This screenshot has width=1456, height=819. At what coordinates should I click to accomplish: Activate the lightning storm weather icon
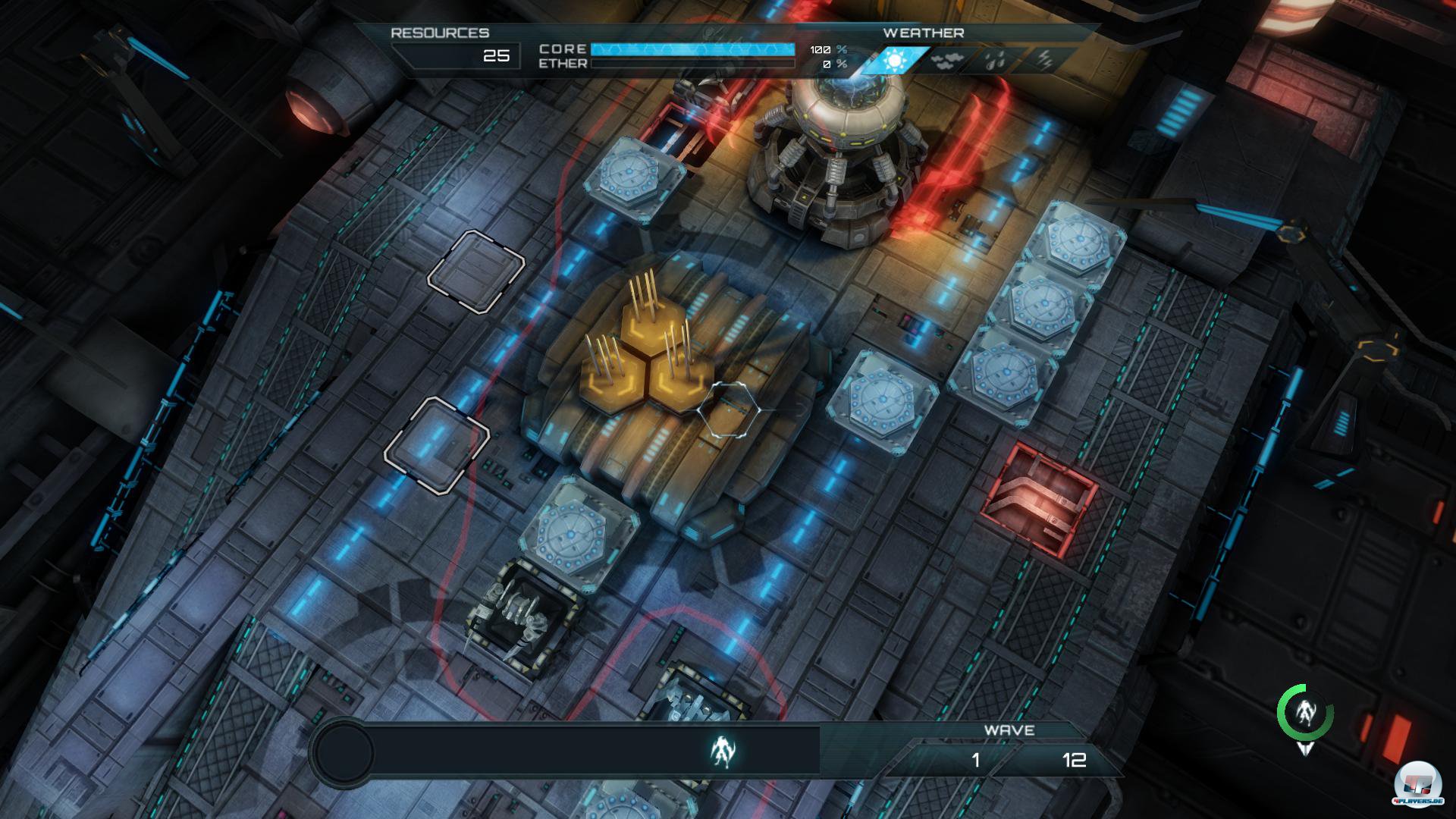pos(1044,61)
